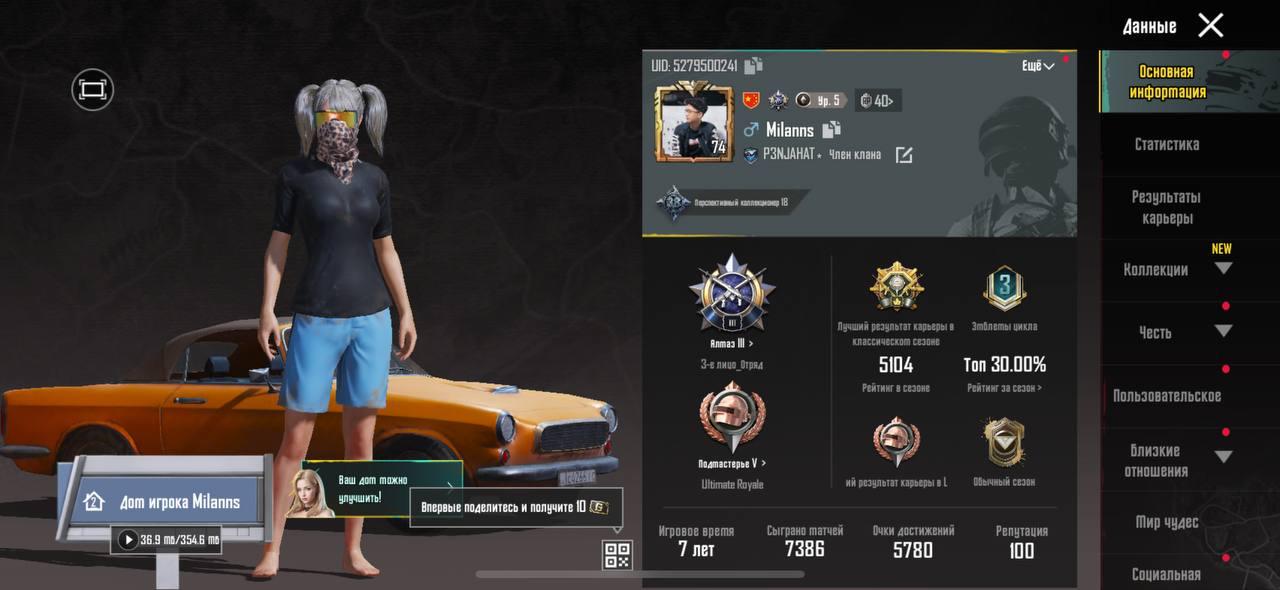
Task: Copy the player UID number
Action: click(753, 66)
